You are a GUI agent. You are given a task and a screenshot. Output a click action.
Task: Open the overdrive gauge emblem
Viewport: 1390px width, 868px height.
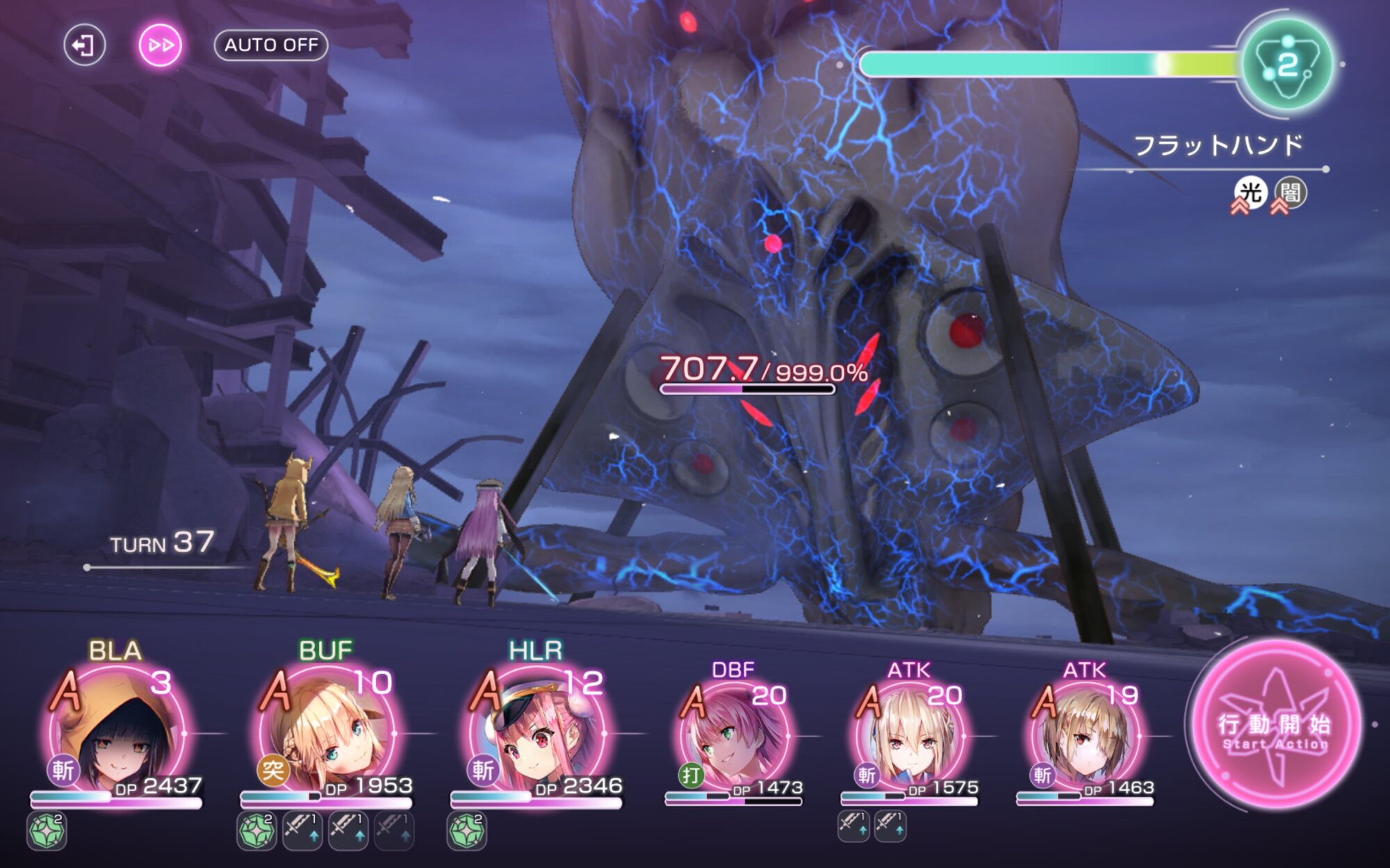1287,65
